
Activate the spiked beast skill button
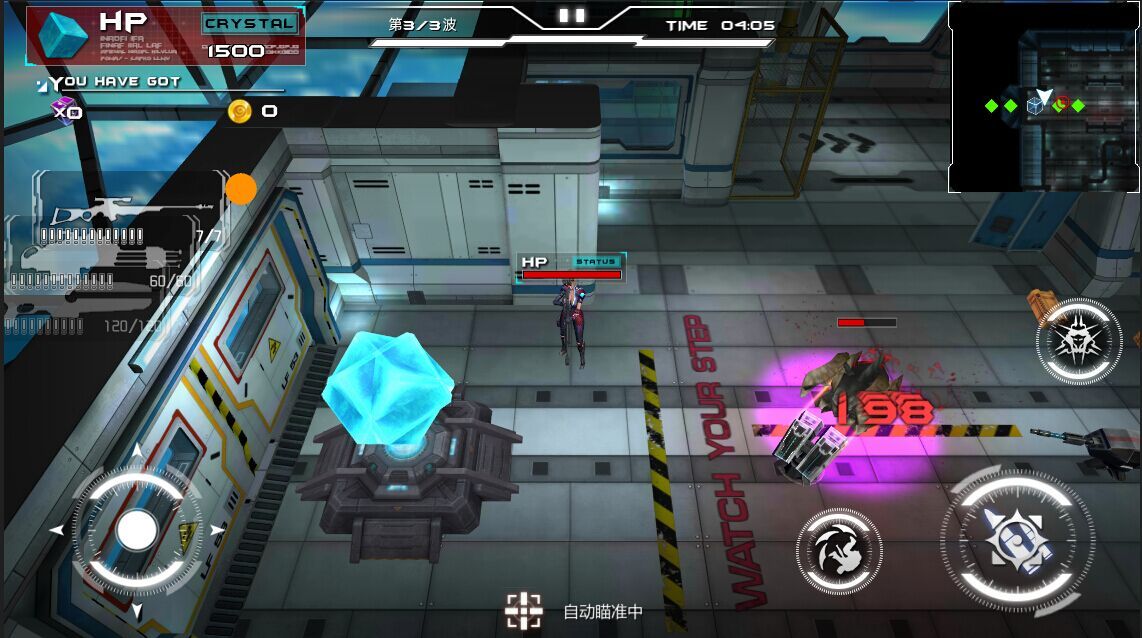pos(1078,341)
